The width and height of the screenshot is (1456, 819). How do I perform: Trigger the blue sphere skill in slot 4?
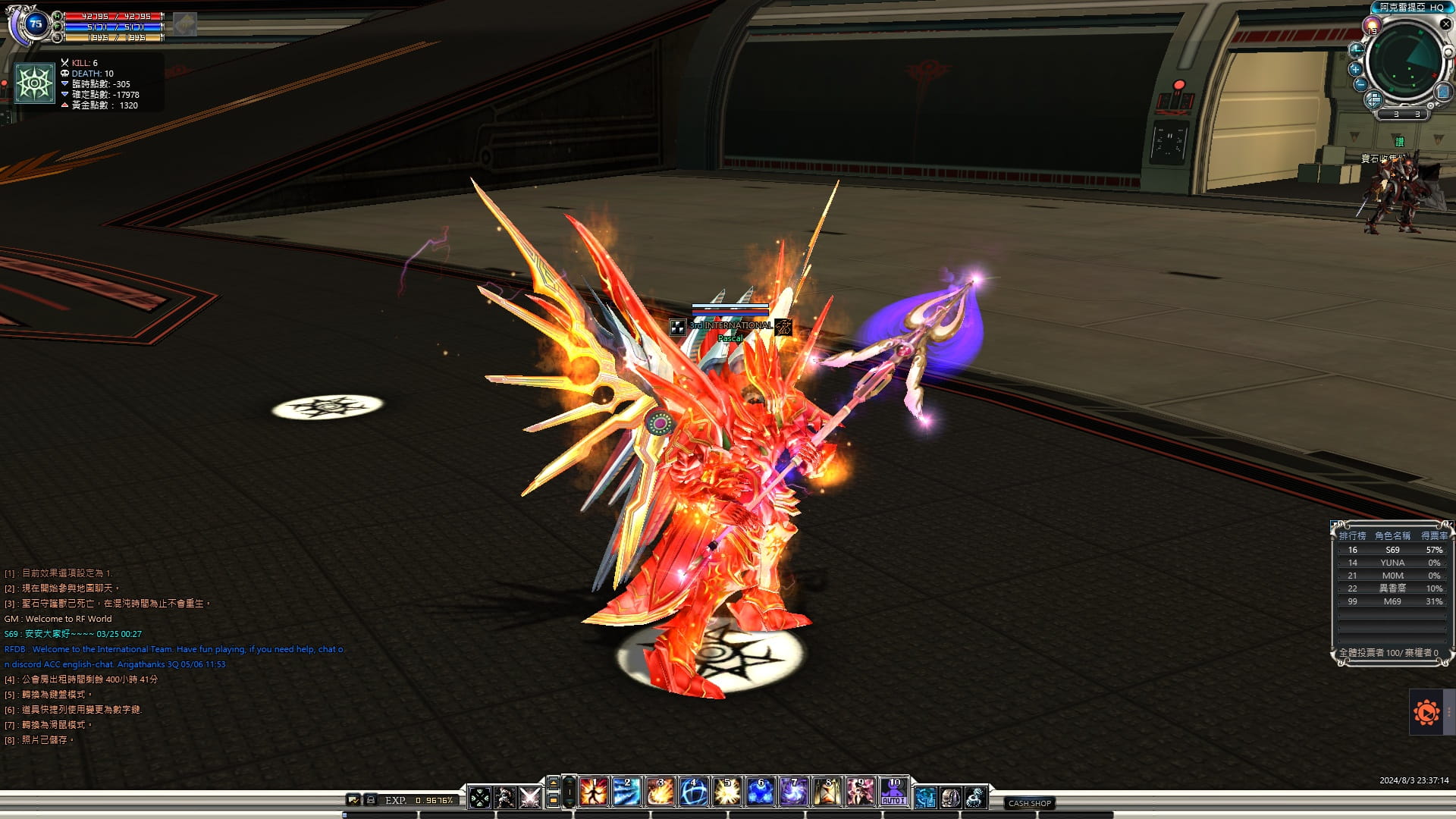693,792
